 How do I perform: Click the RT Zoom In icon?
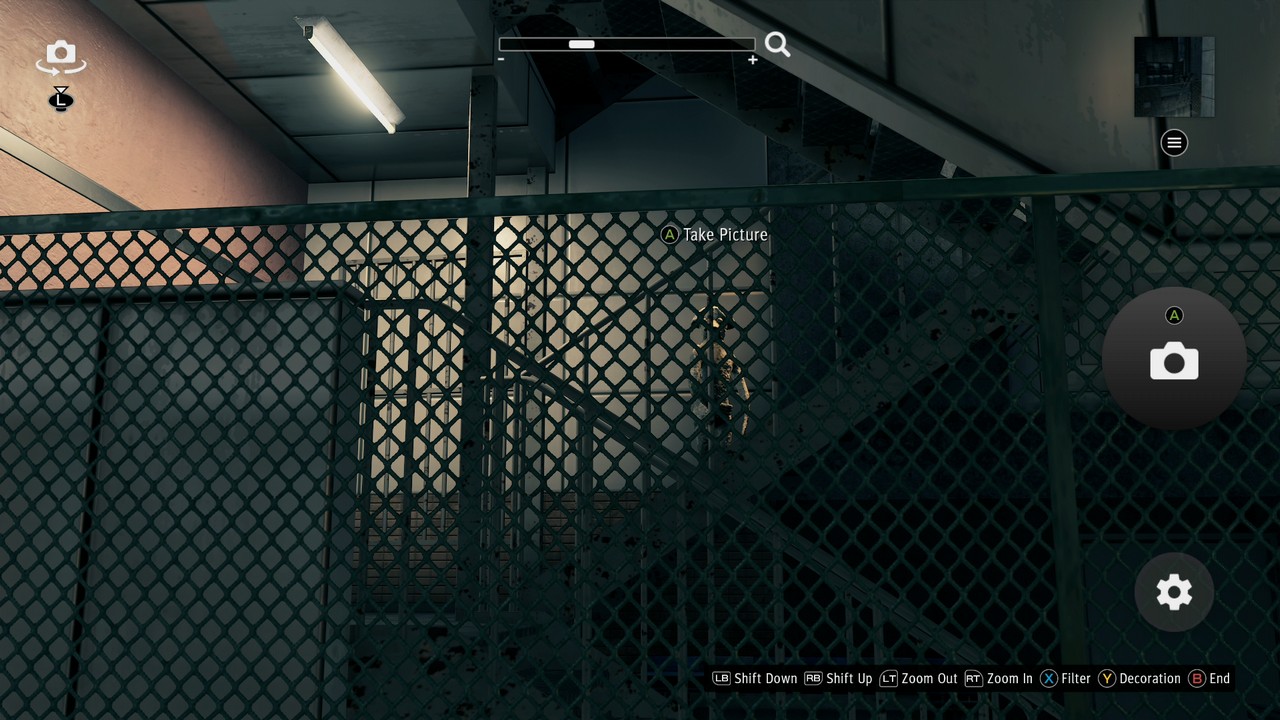[973, 678]
